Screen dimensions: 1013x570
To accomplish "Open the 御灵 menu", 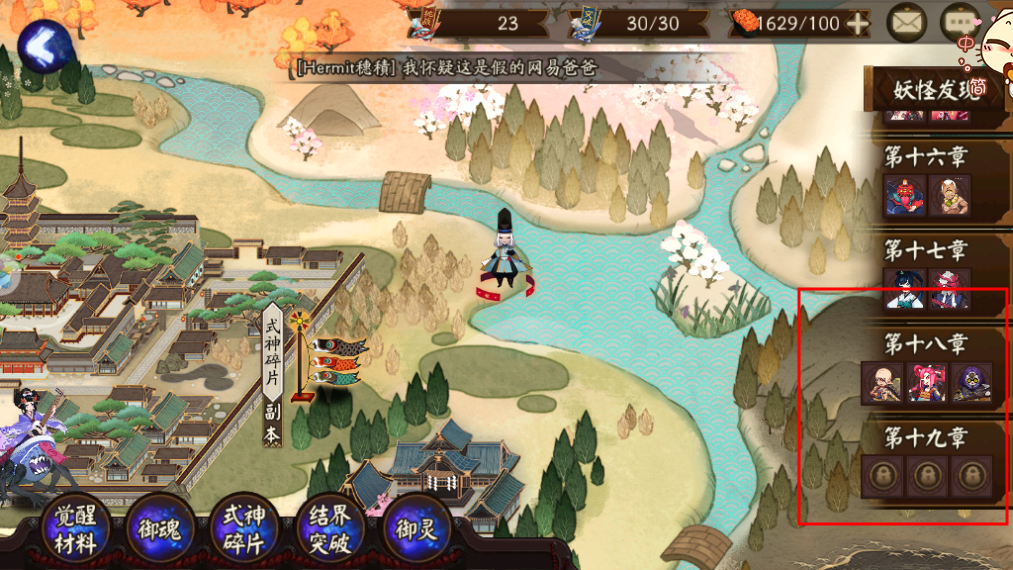I will (416, 530).
